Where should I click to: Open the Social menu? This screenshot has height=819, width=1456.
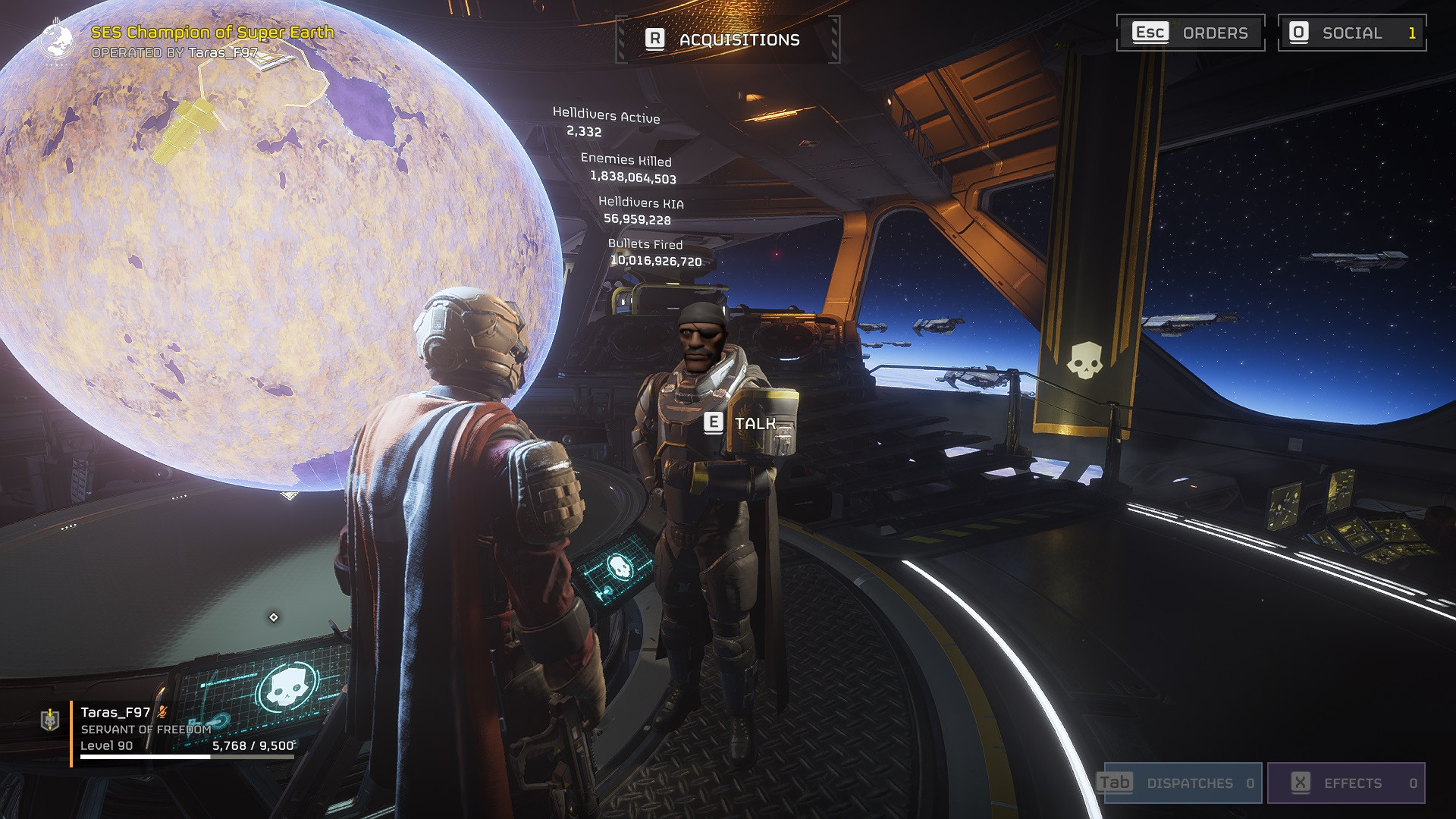click(x=1351, y=33)
